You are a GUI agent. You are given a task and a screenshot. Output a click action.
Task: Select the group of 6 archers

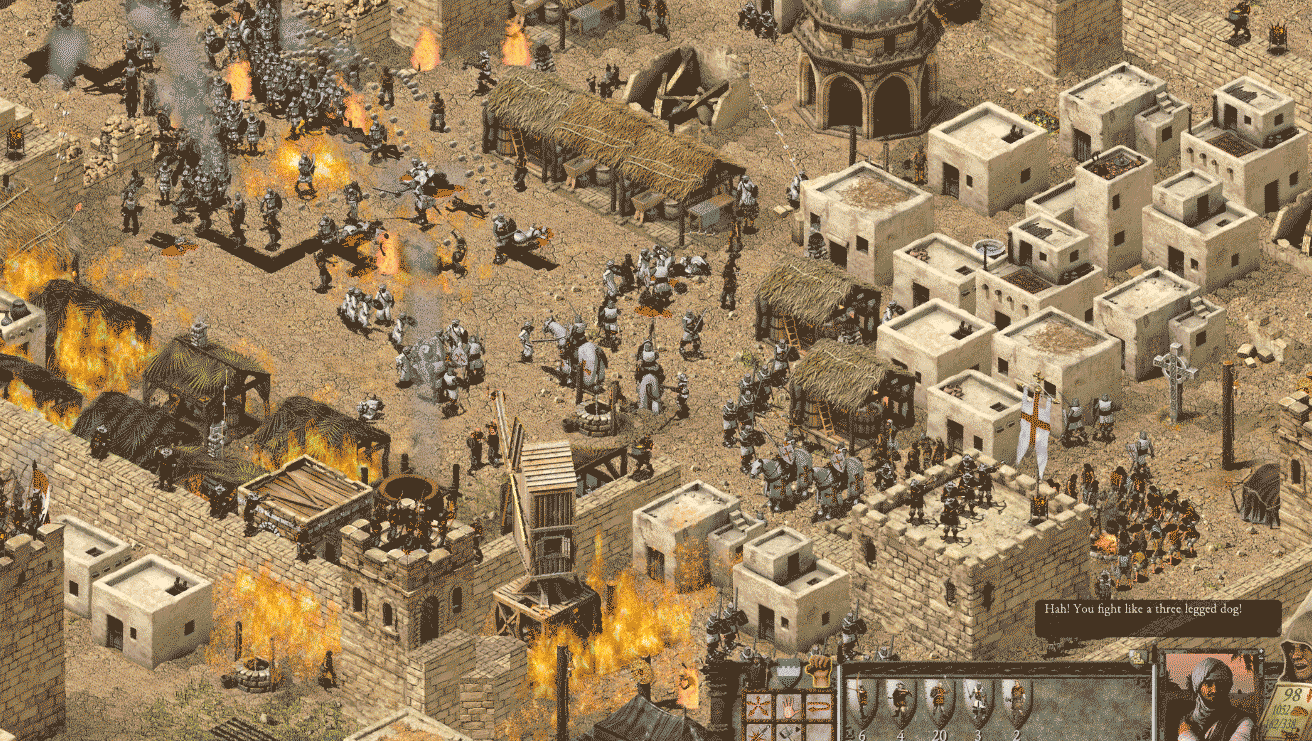[x=864, y=702]
